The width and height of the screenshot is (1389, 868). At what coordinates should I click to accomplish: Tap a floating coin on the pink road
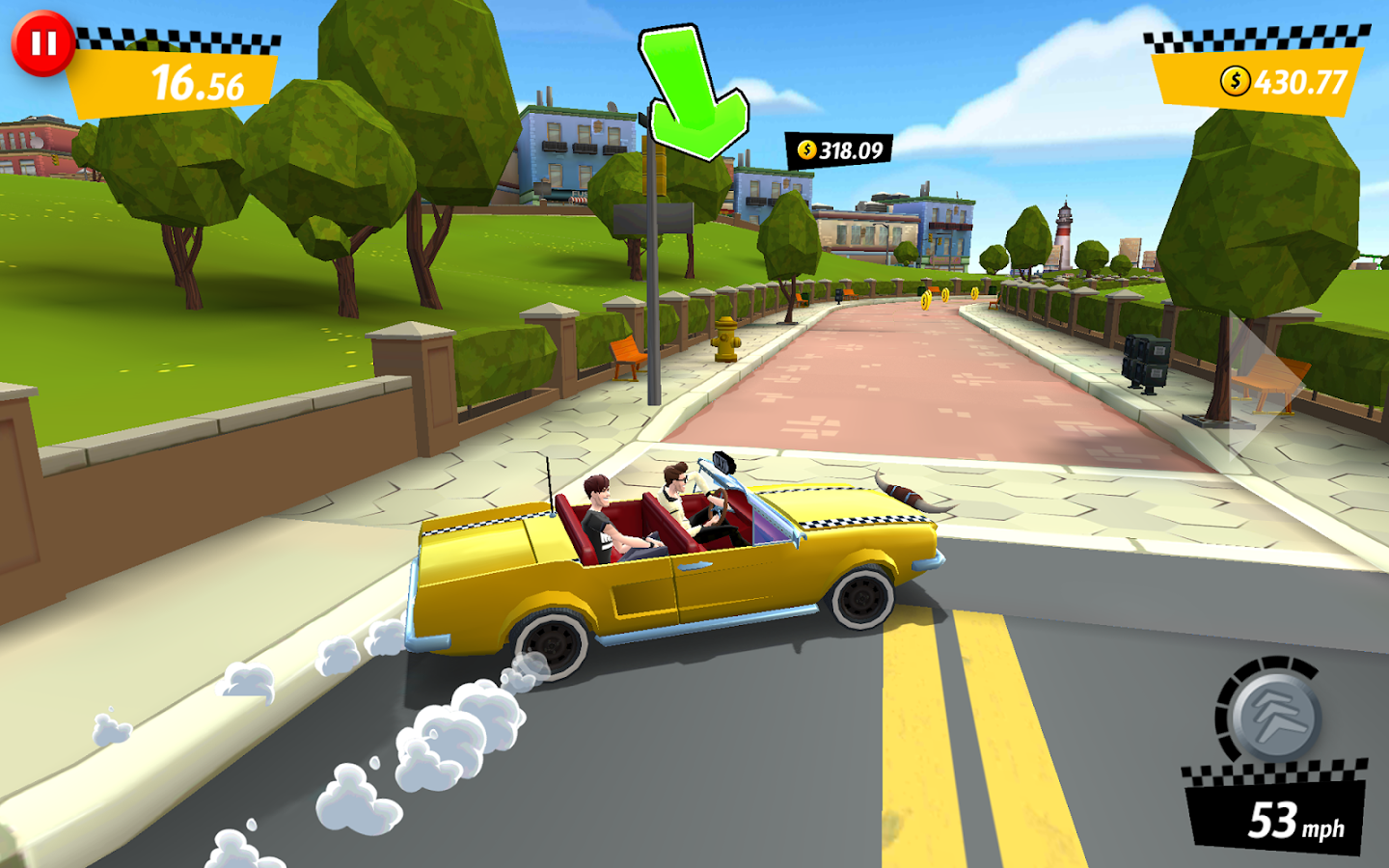coord(924,302)
